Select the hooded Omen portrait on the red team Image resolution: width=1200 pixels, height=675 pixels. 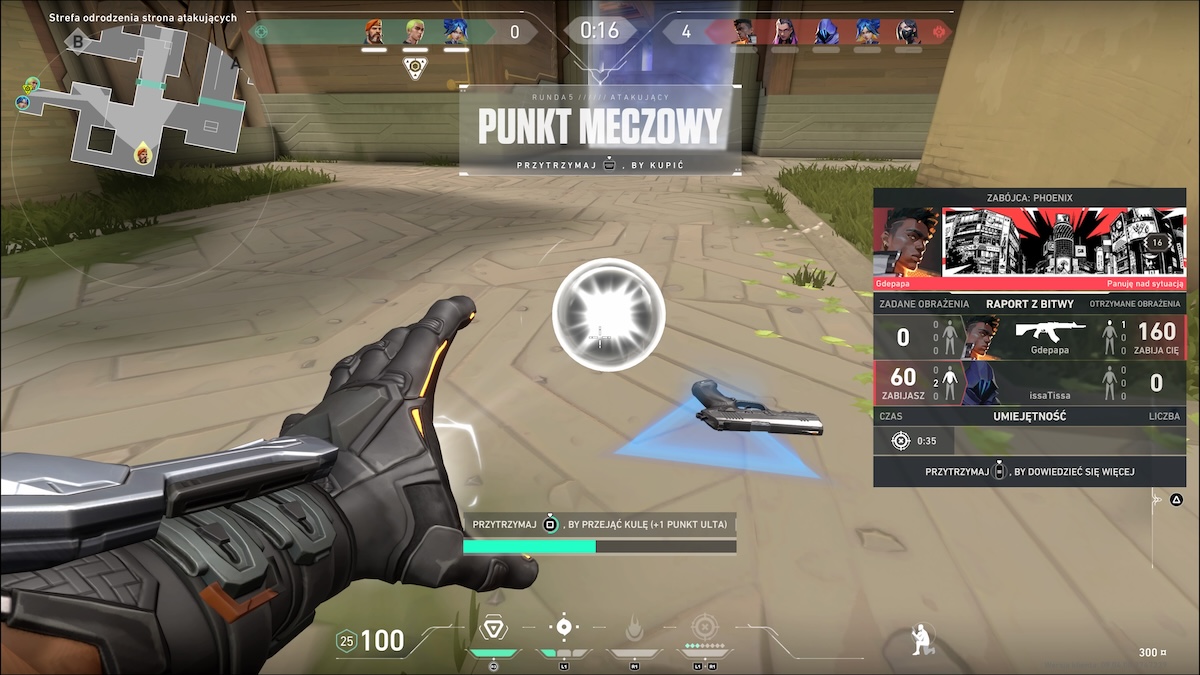click(826, 32)
